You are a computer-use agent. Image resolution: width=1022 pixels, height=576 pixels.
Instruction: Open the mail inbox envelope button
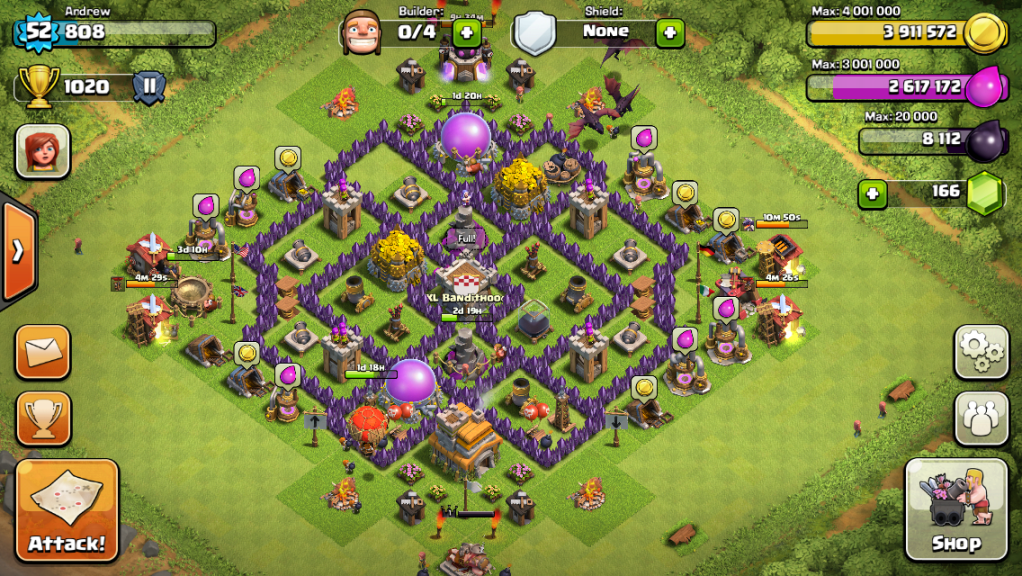tap(43, 352)
